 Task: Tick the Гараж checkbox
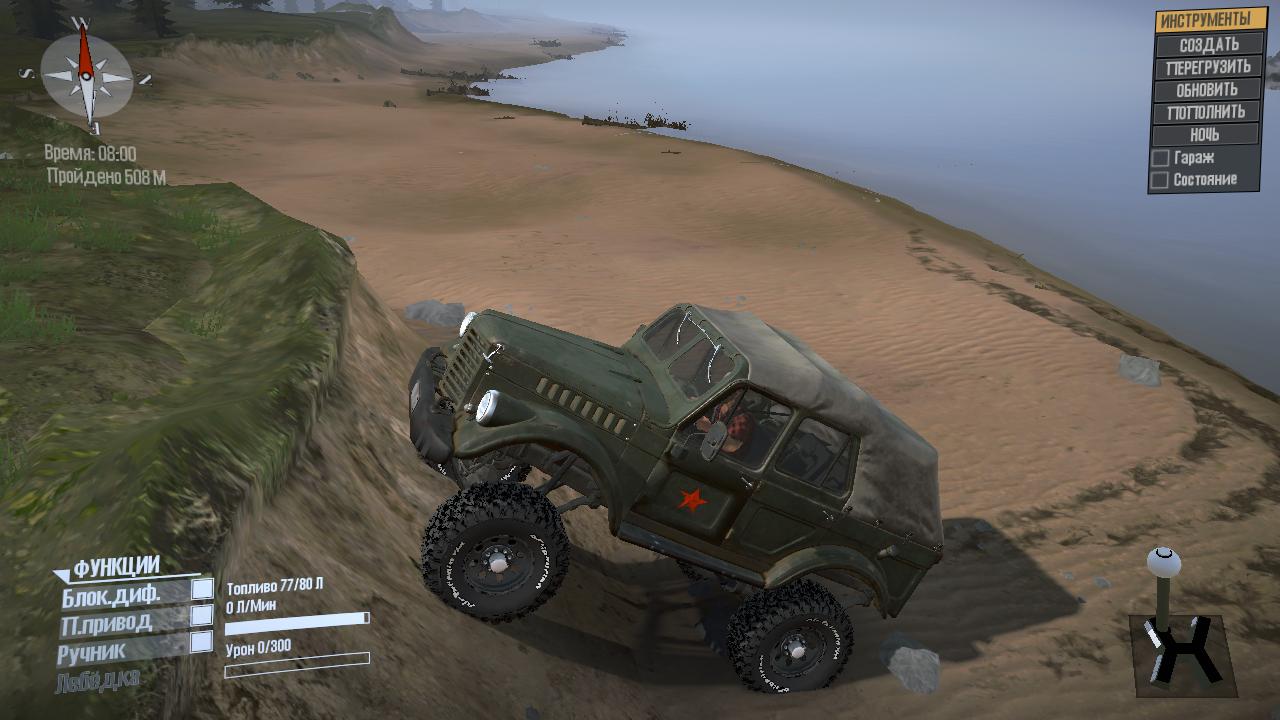pos(1161,158)
